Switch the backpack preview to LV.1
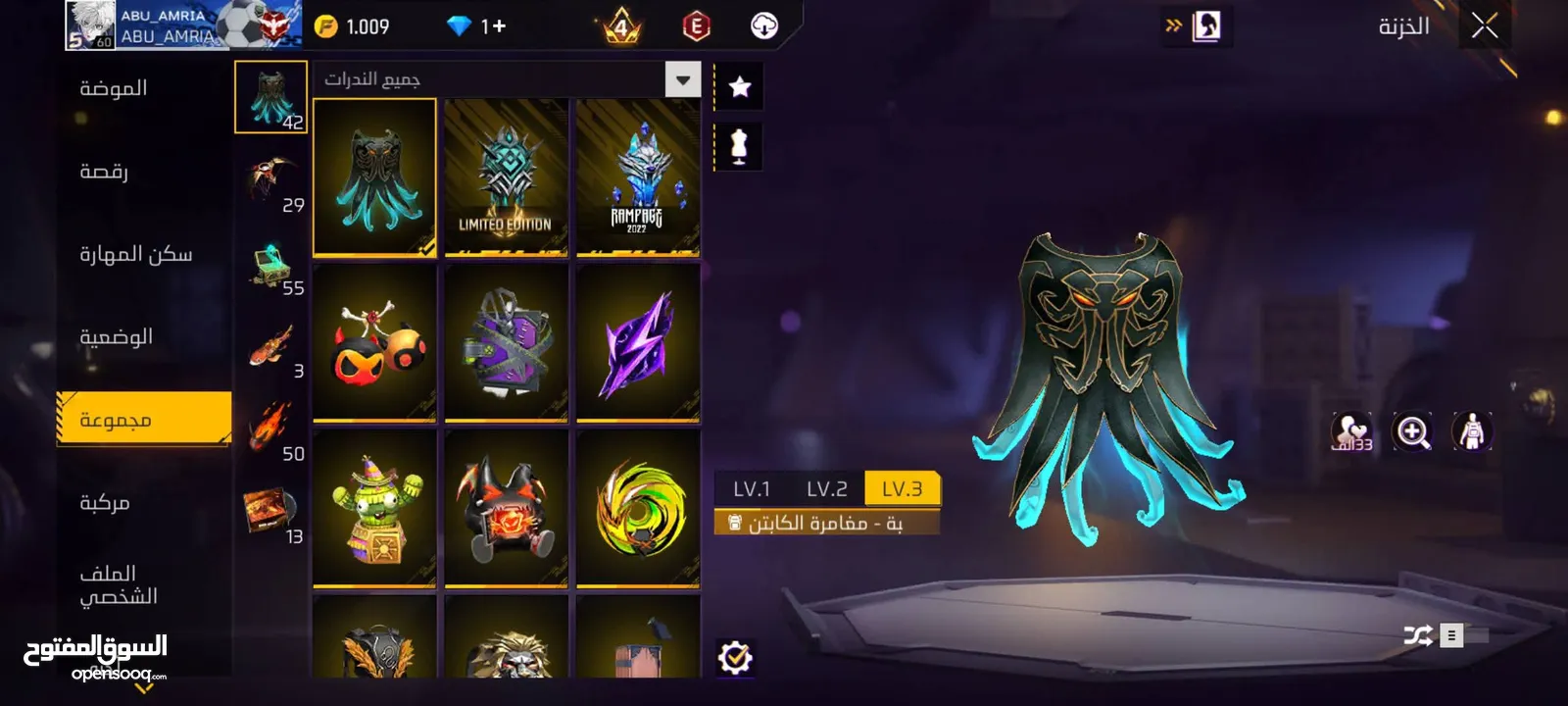The width and height of the screenshot is (1568, 706). coord(752,488)
